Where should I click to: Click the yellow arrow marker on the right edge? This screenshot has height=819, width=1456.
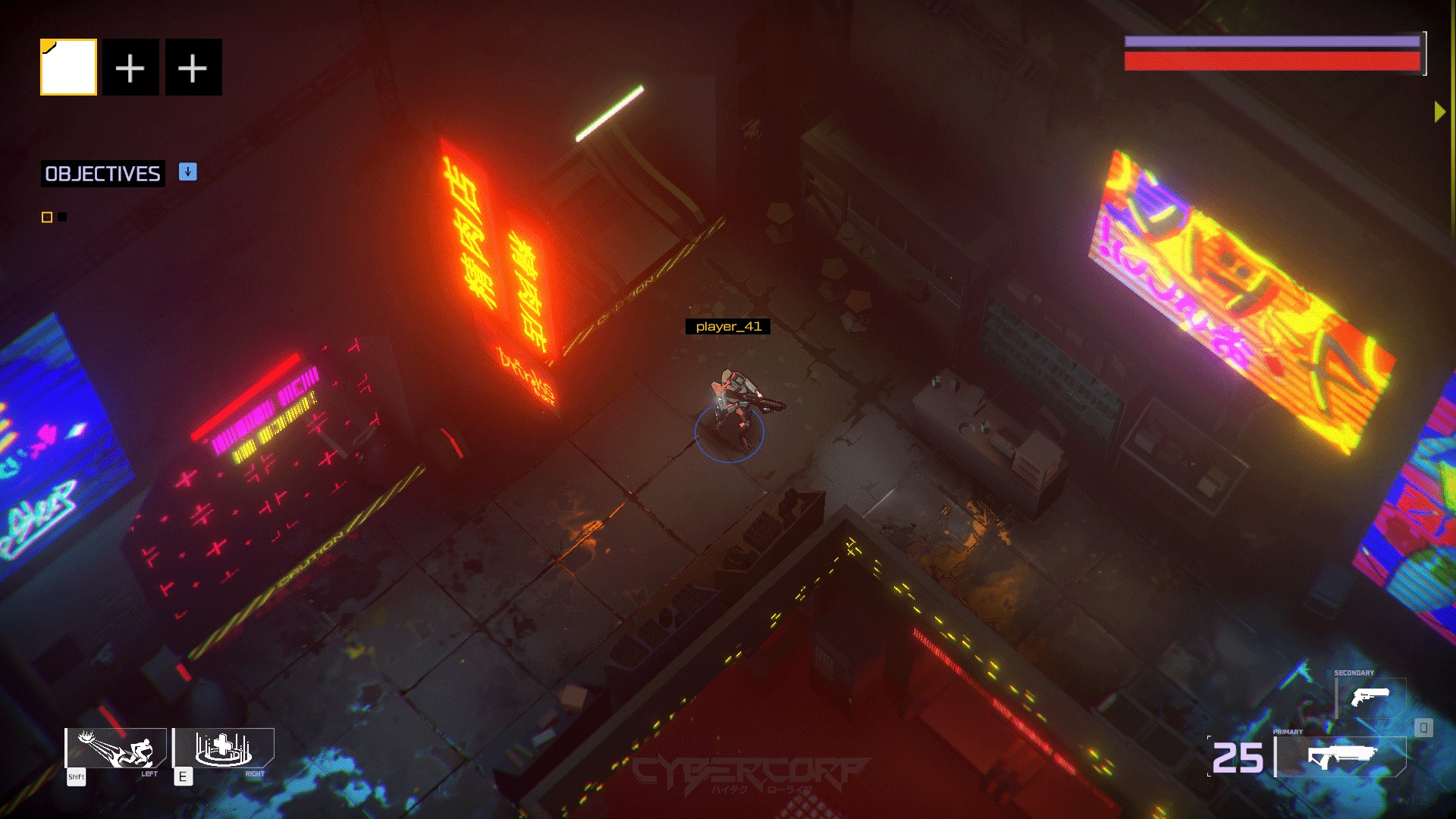point(1439,111)
